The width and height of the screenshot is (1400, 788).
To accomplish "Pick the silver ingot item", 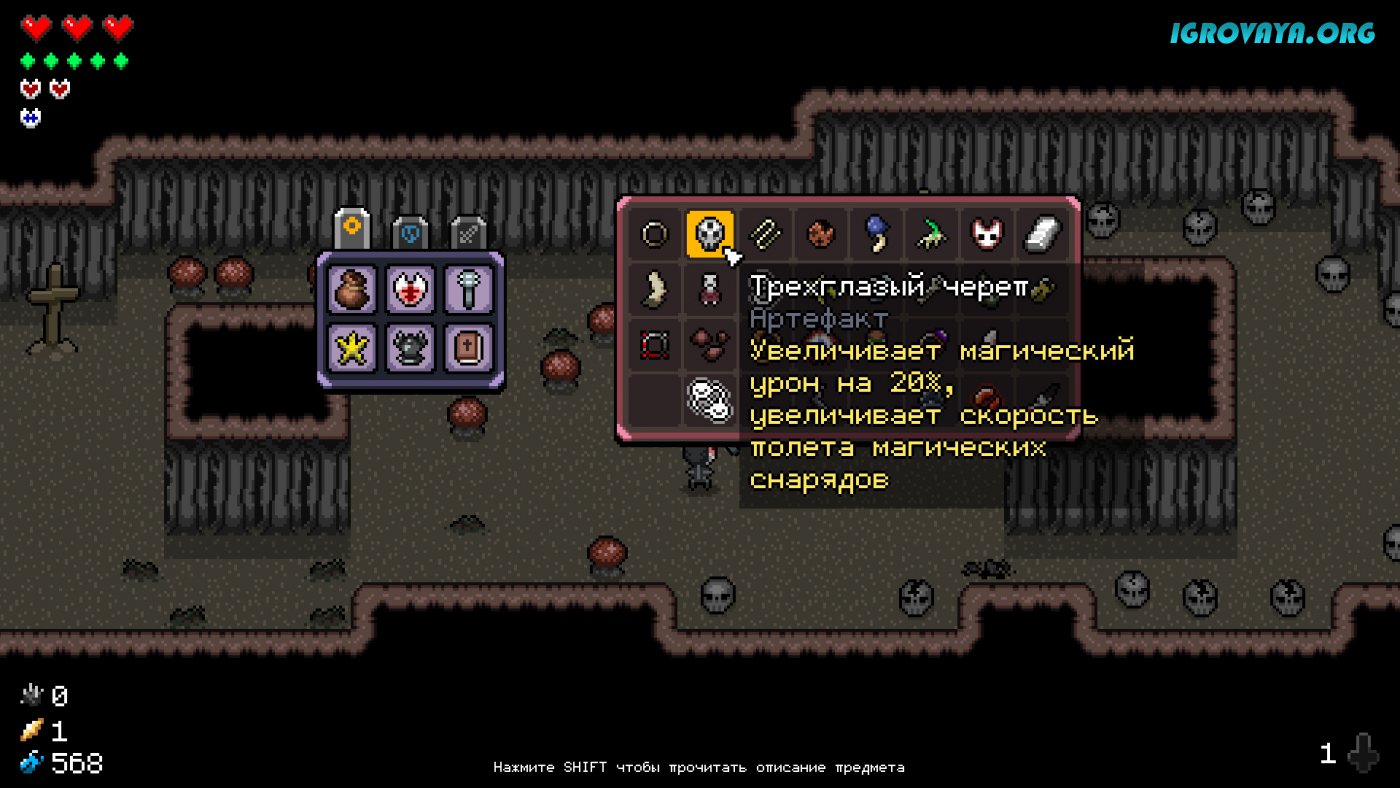I will pos(1041,235).
